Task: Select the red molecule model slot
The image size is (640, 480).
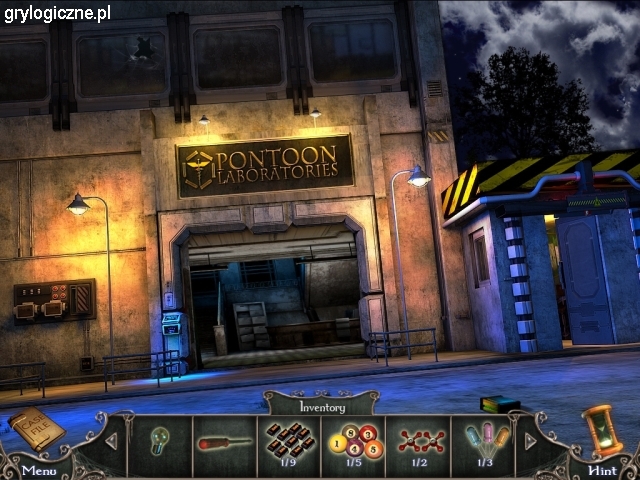Action: (x=417, y=441)
